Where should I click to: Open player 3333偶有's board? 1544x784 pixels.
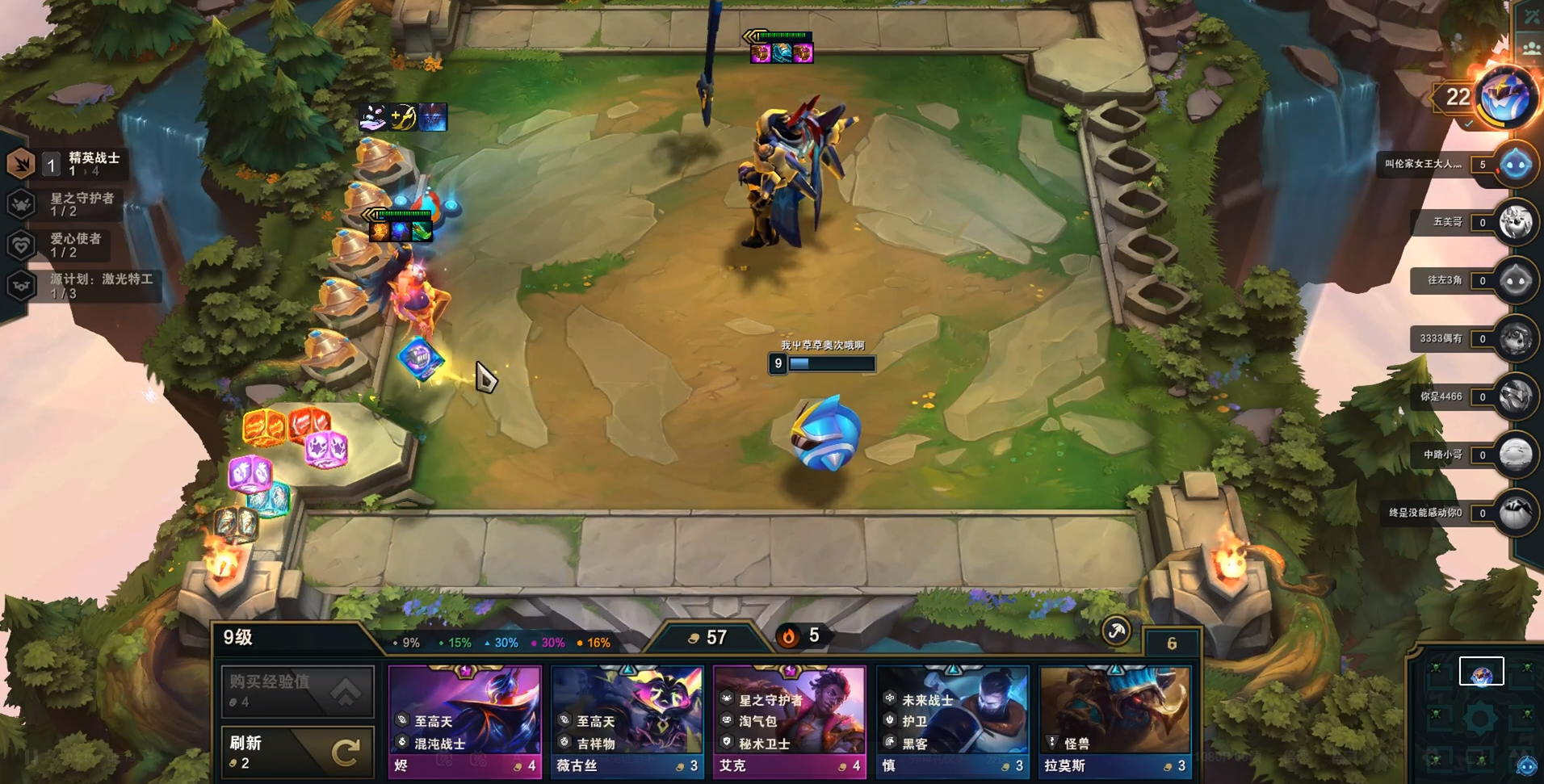click(x=1515, y=338)
